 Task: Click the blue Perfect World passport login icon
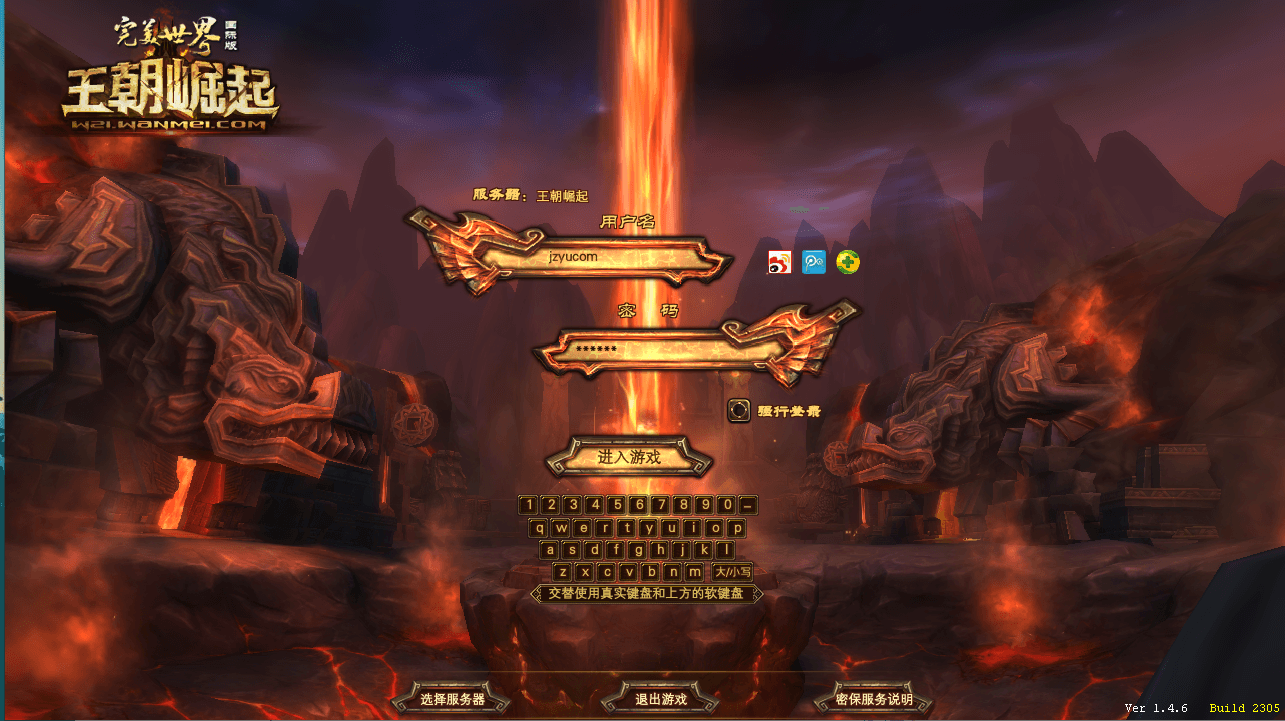(814, 262)
